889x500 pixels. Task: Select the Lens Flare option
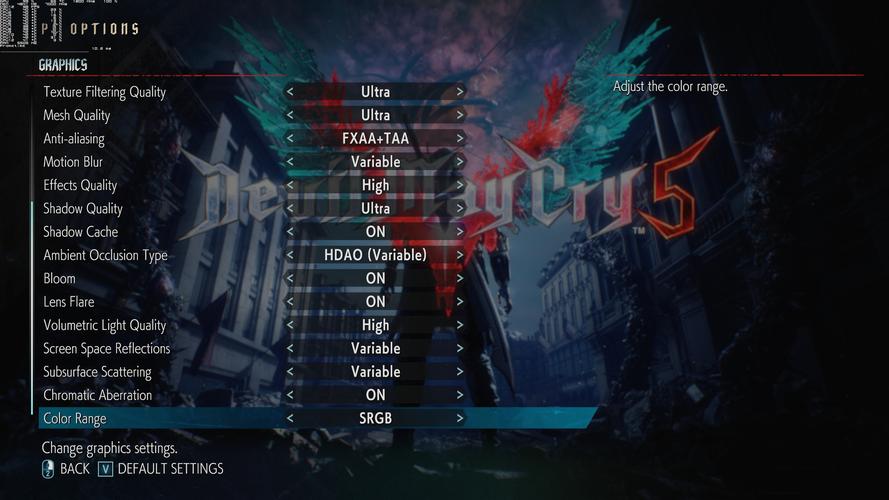pyautogui.click(x=69, y=302)
